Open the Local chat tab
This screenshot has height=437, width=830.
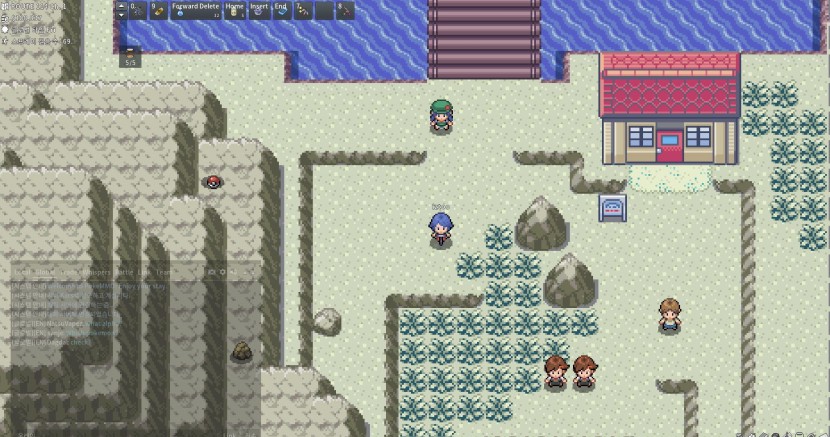21,272
